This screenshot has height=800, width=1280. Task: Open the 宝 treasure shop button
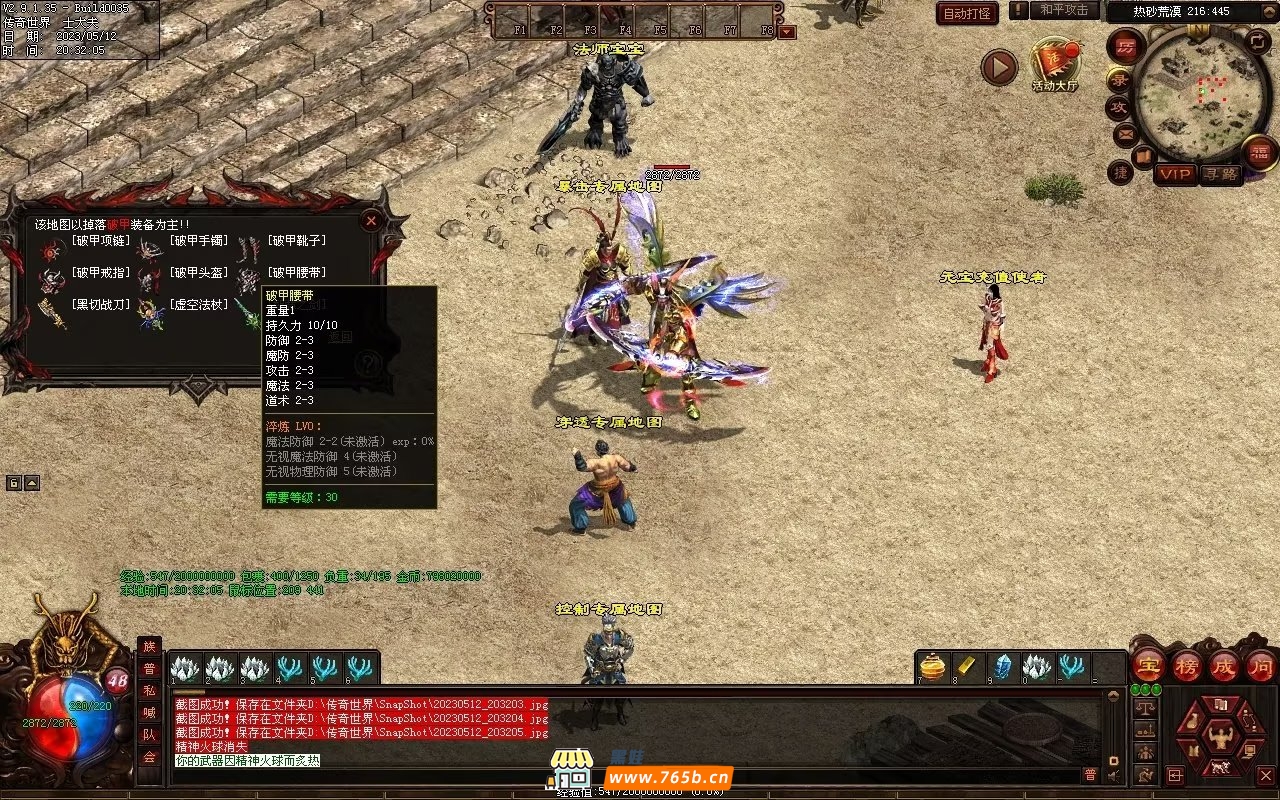tap(1148, 665)
